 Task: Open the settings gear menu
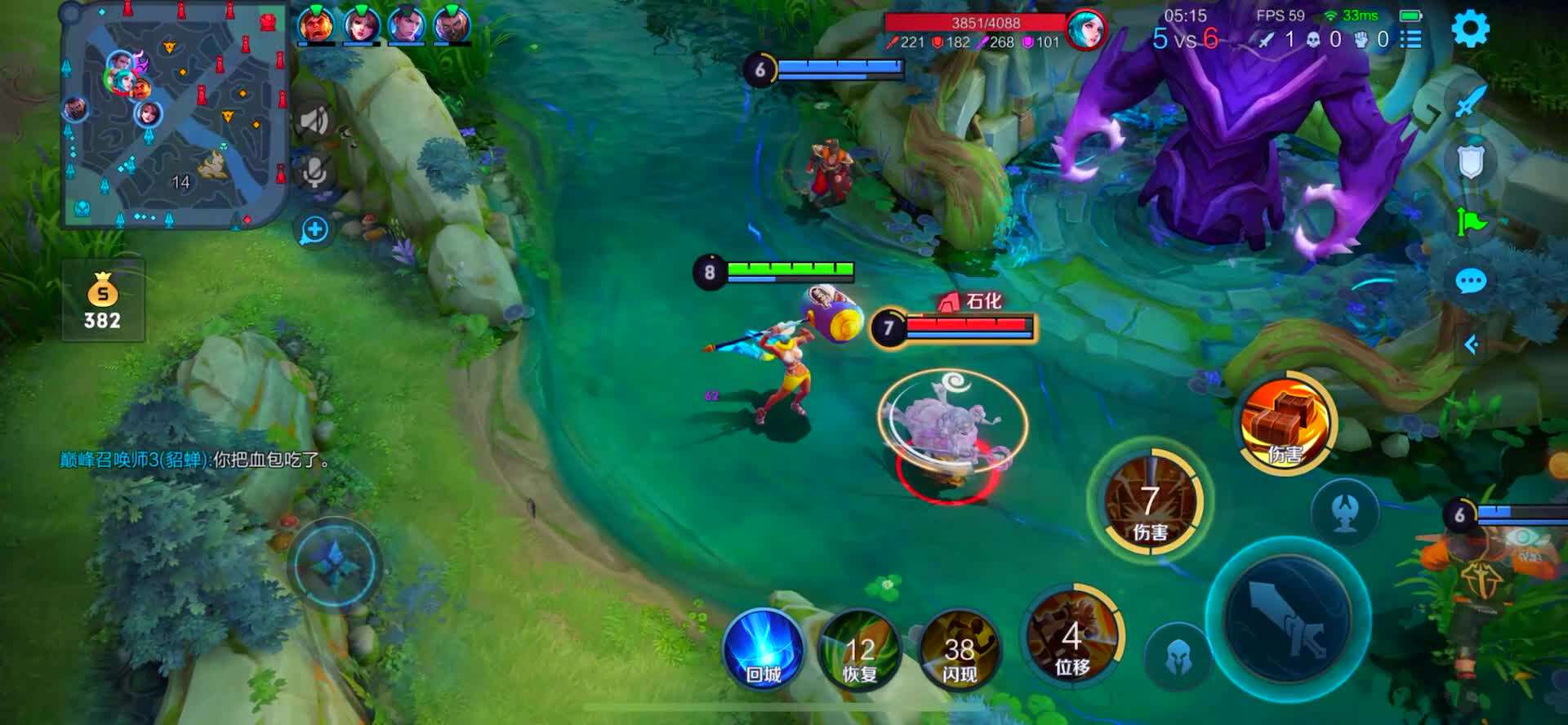(1470, 29)
